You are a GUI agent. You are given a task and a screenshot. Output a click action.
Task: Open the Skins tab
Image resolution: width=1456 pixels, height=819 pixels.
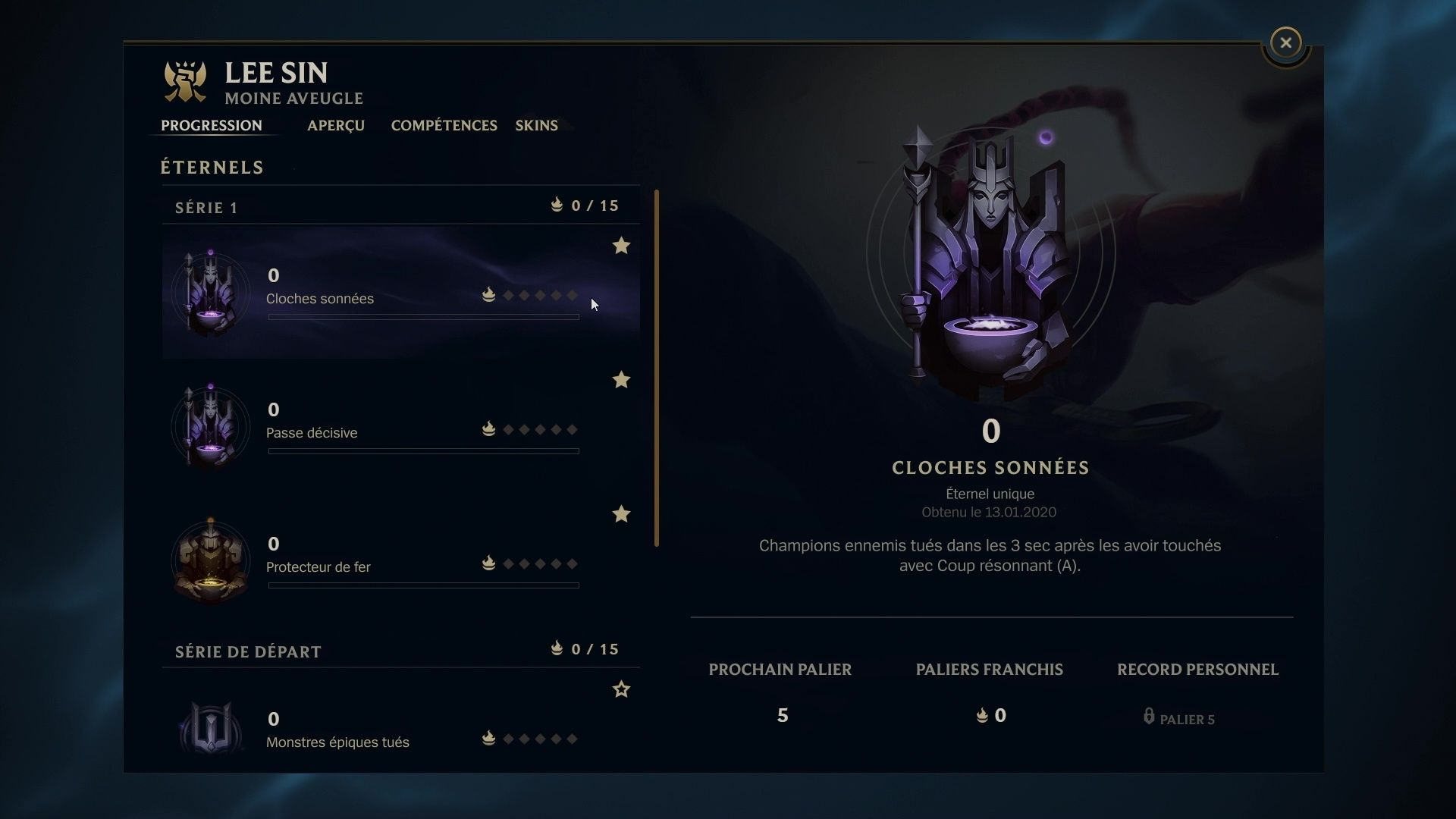tap(536, 126)
